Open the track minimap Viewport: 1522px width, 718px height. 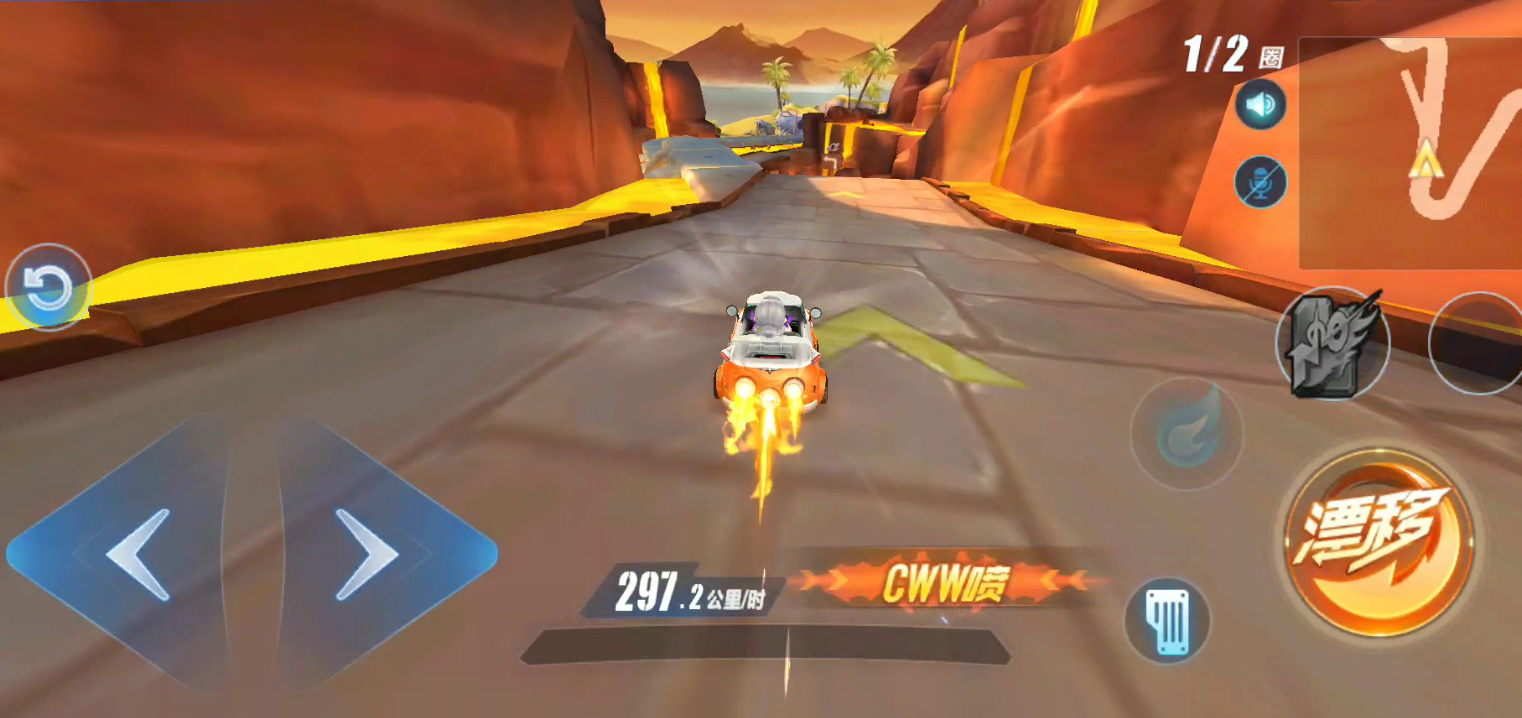pyautogui.click(x=1410, y=153)
